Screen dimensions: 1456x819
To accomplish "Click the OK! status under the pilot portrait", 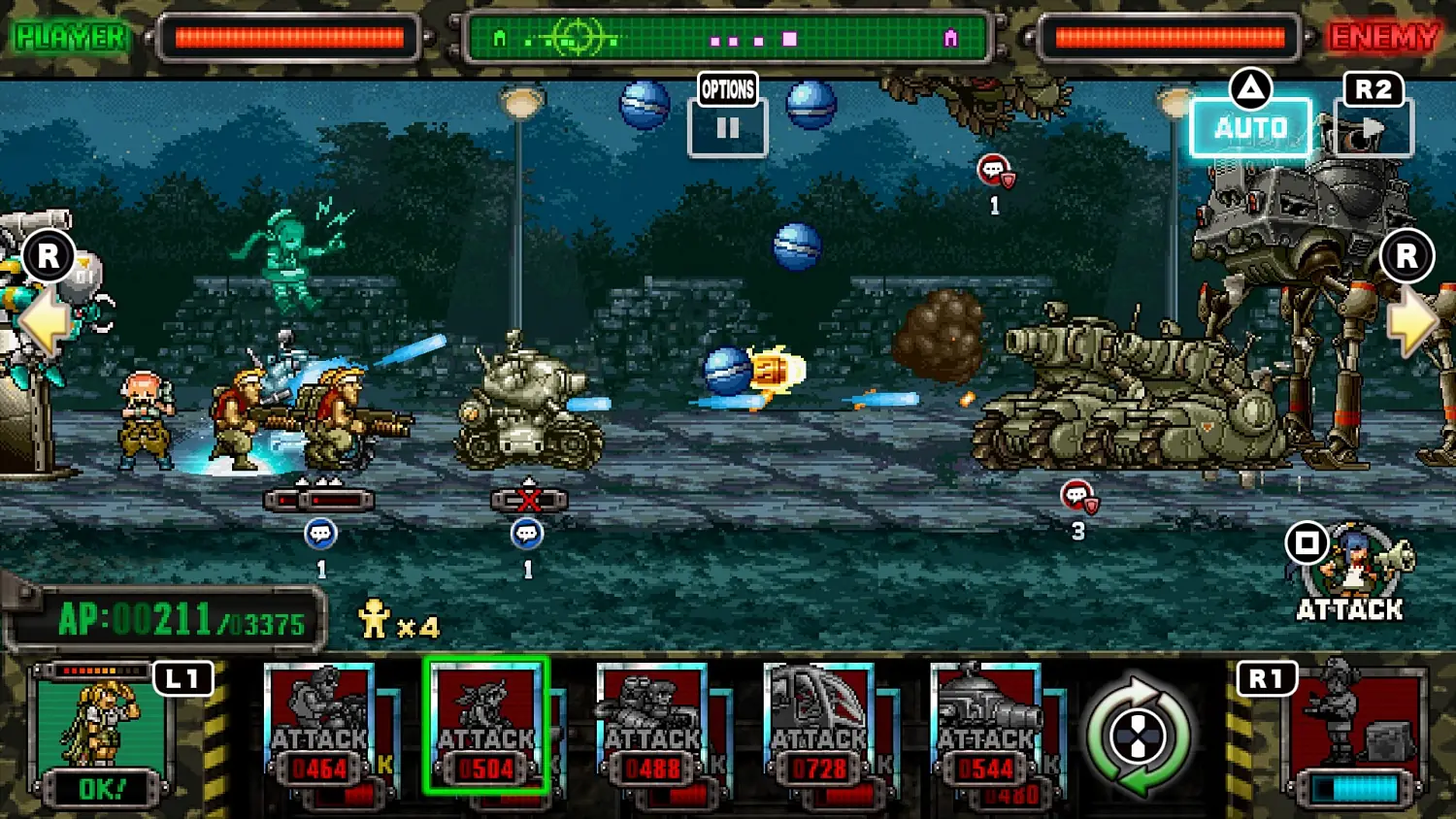I will point(104,782).
